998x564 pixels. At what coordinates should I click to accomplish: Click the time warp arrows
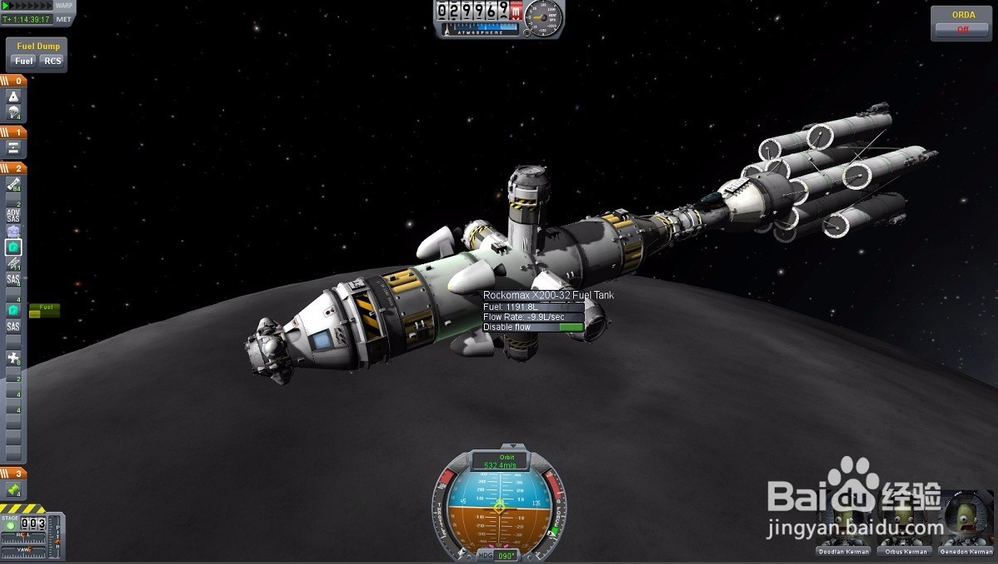click(24, 6)
